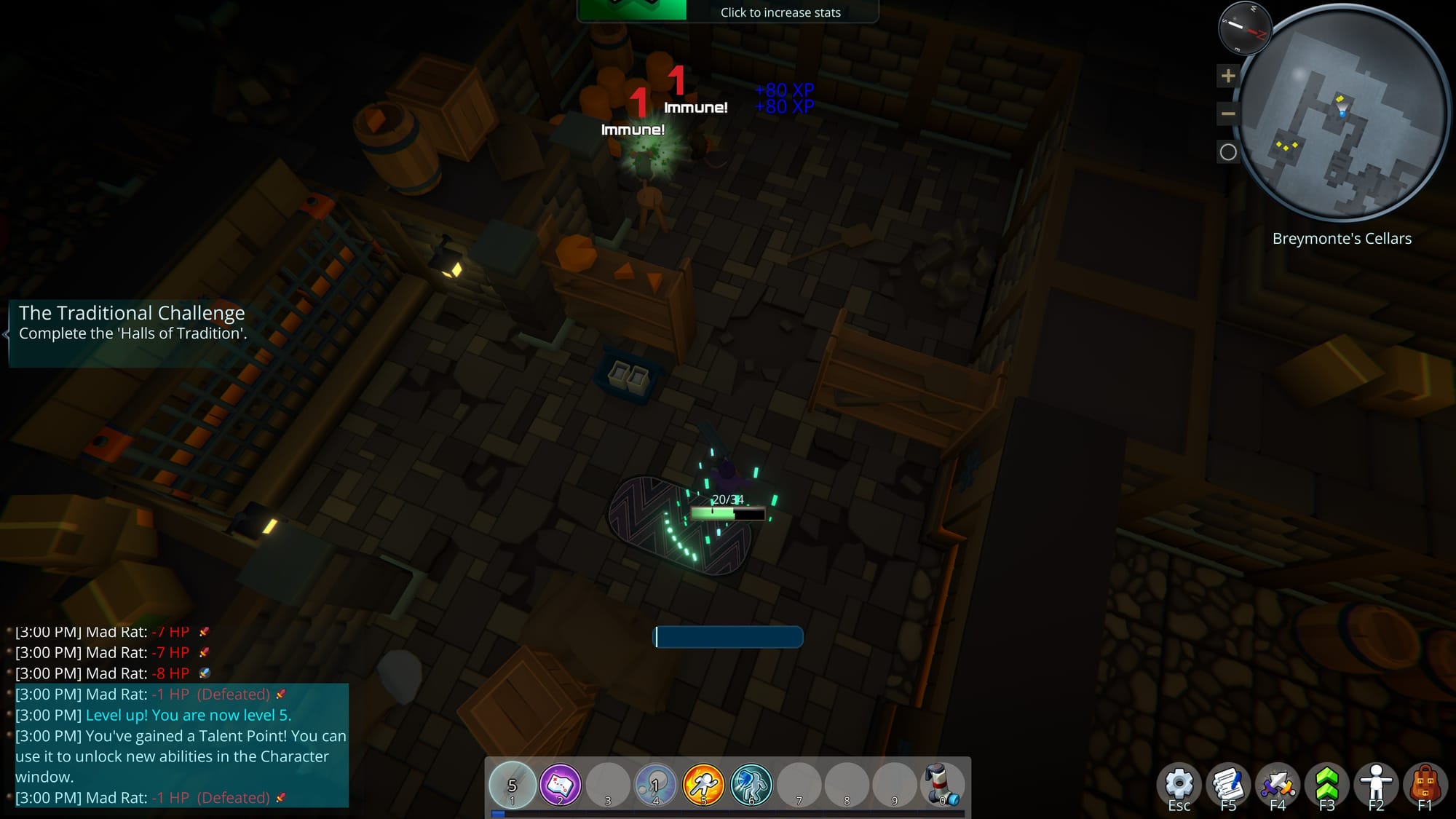1456x819 pixels.
Task: Open the quest journal notepad icon
Action: tap(1228, 785)
